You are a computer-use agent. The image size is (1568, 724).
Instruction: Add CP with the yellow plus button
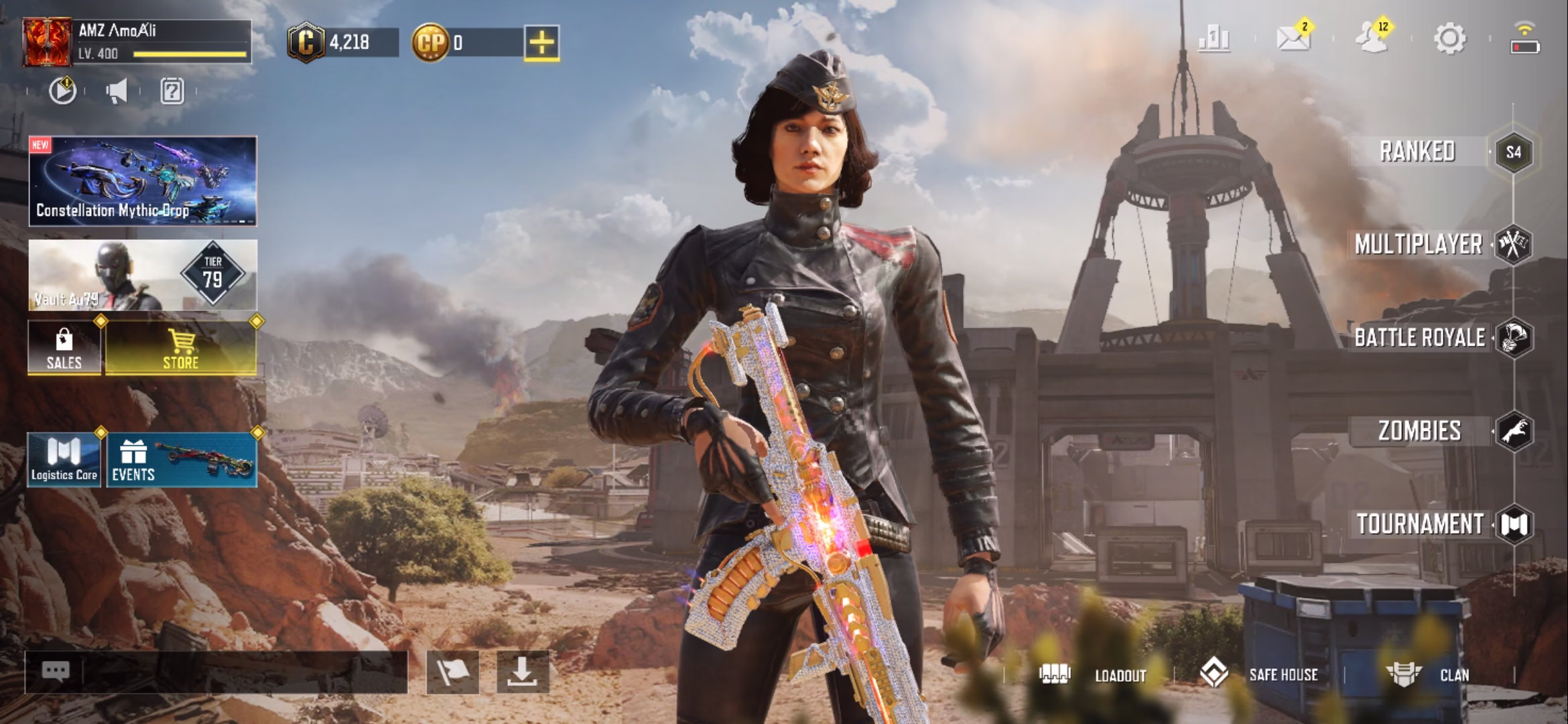click(541, 43)
